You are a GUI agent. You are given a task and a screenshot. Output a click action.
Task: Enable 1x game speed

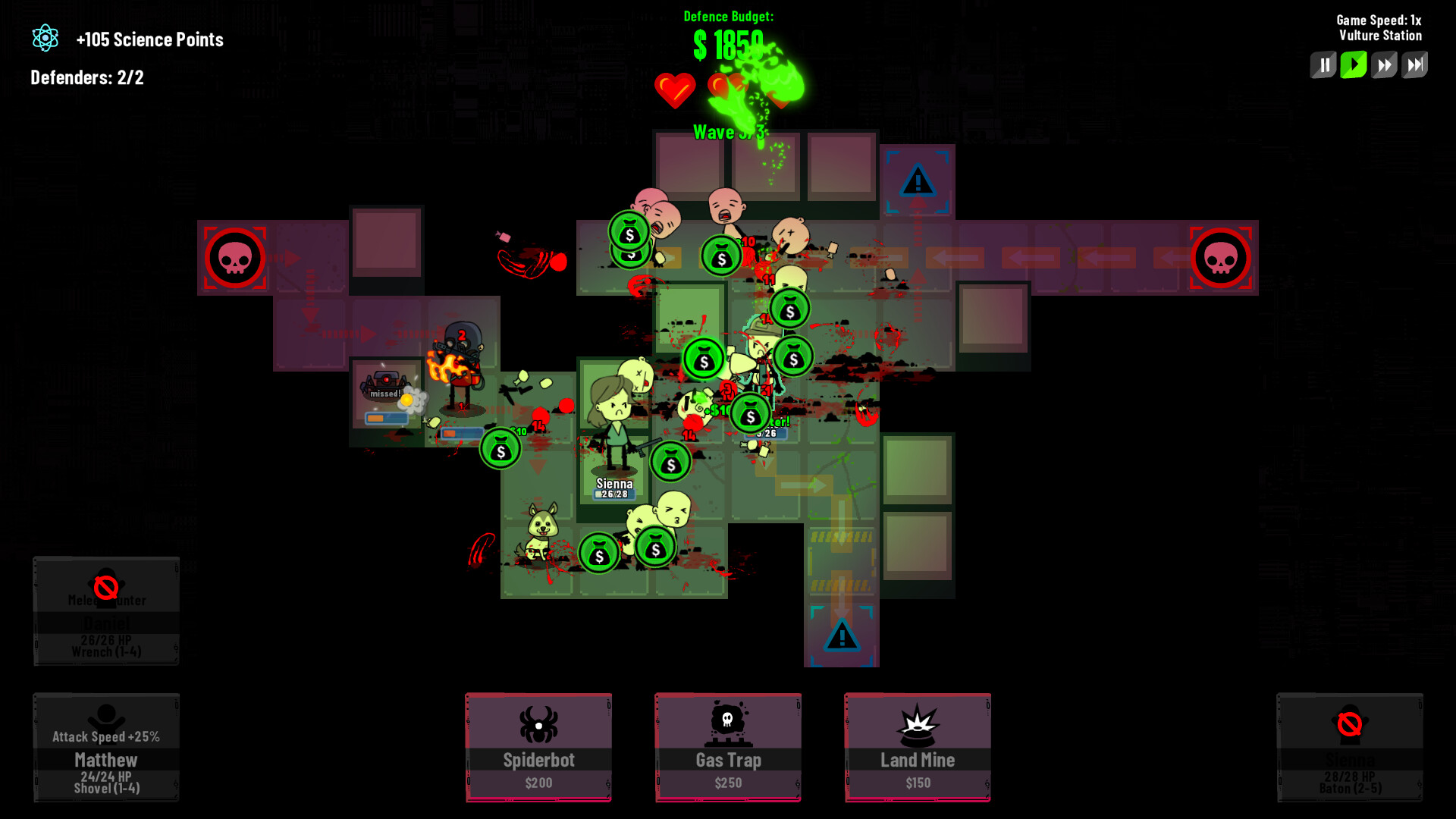click(1354, 64)
